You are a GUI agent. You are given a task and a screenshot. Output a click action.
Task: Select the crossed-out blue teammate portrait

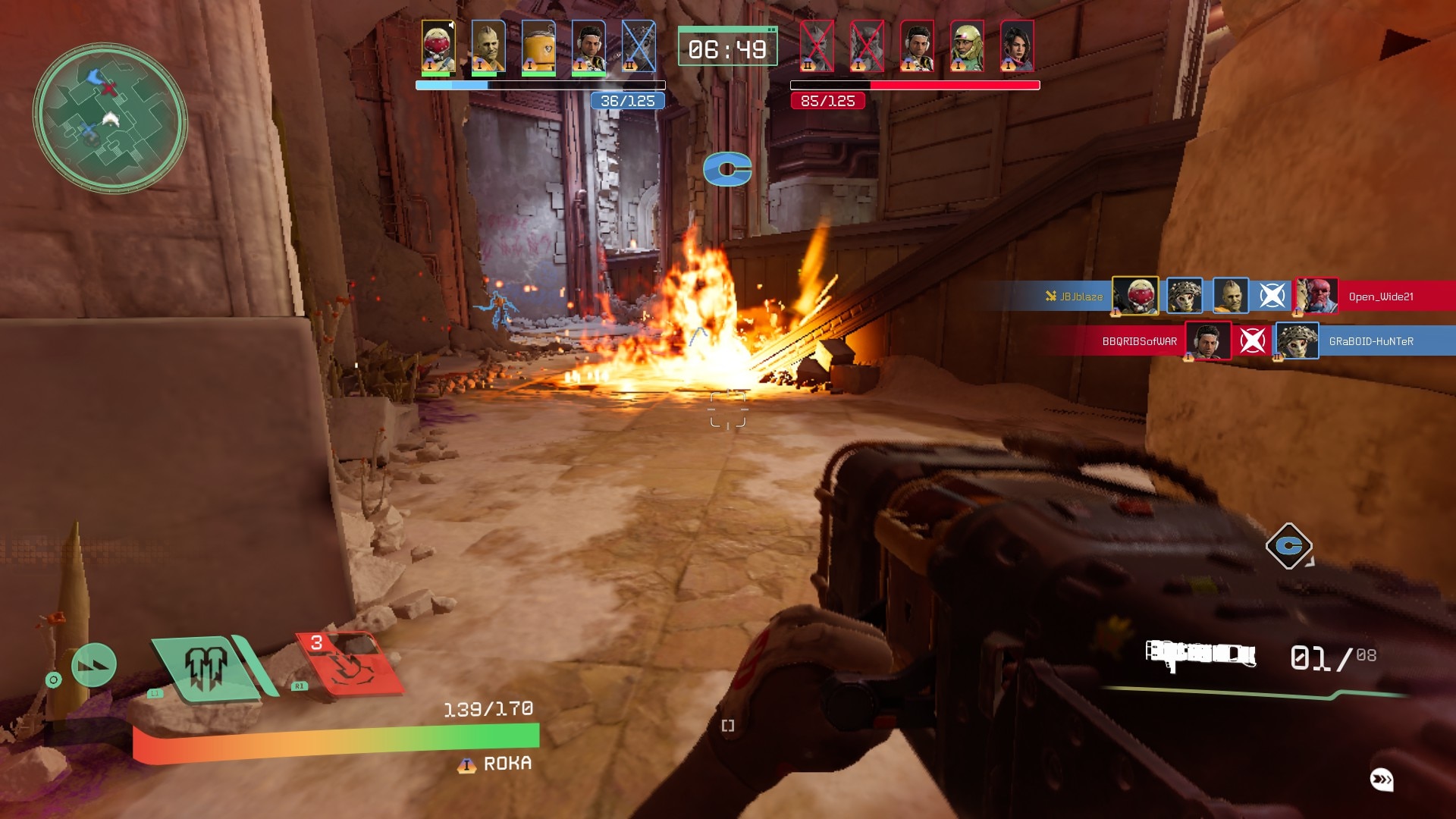[x=639, y=46]
